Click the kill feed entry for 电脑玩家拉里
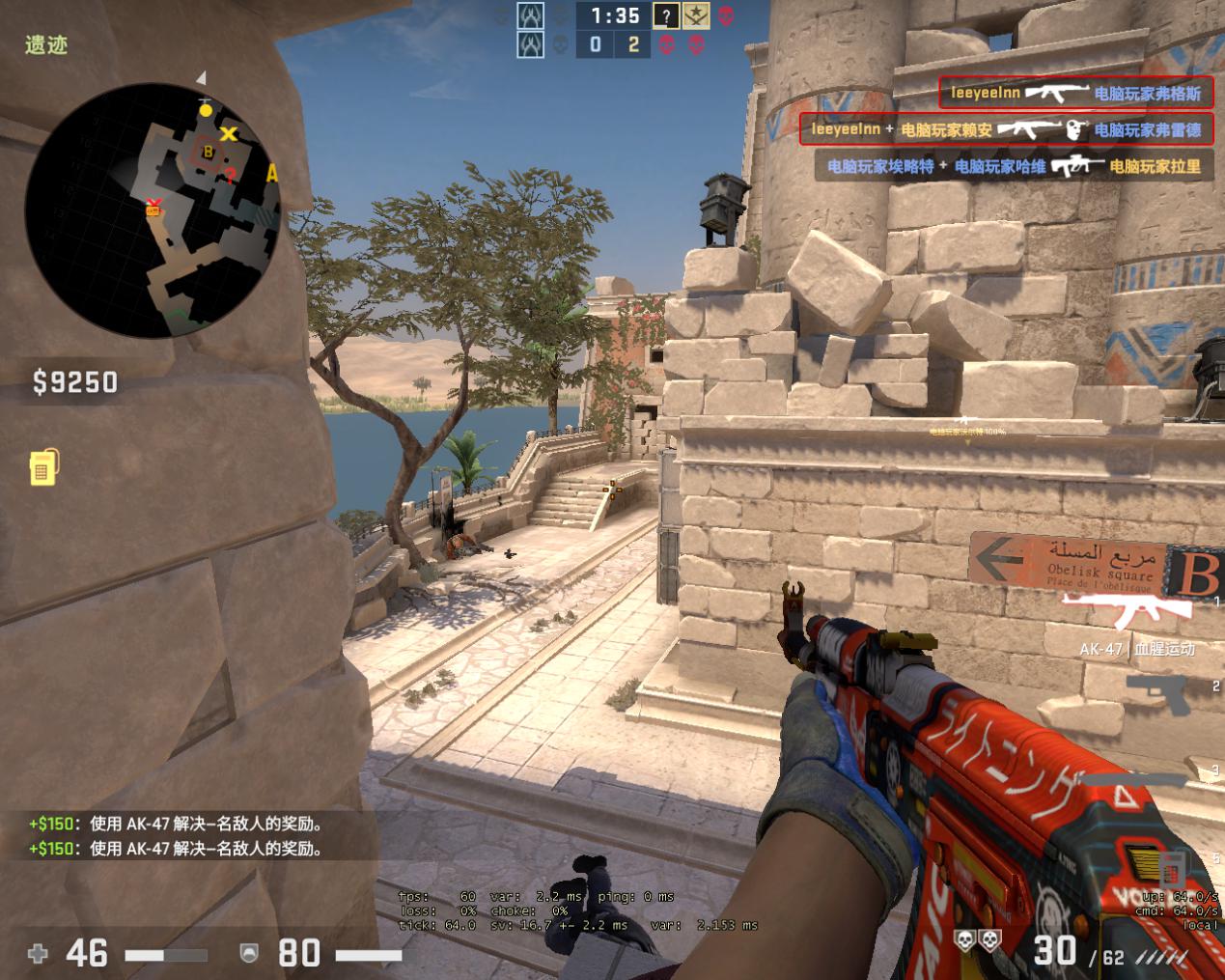Image resolution: width=1225 pixels, height=980 pixels. [x=1014, y=166]
